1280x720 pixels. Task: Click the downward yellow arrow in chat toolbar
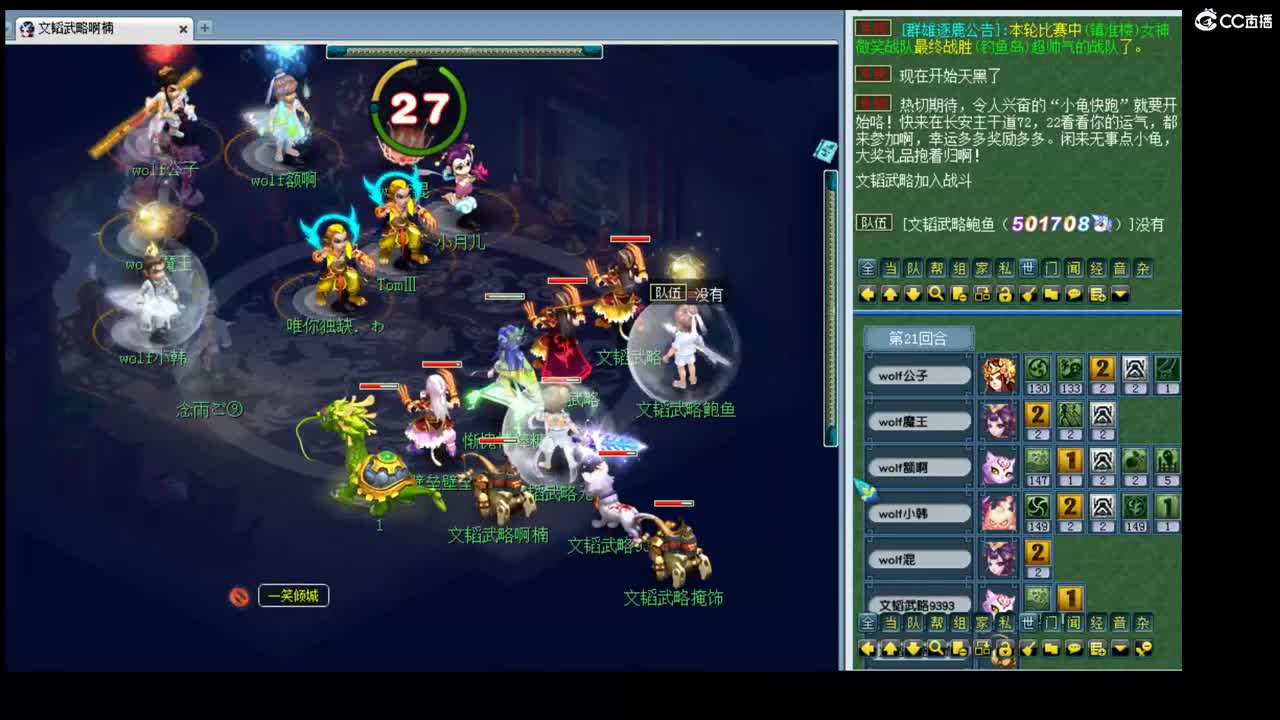912,293
